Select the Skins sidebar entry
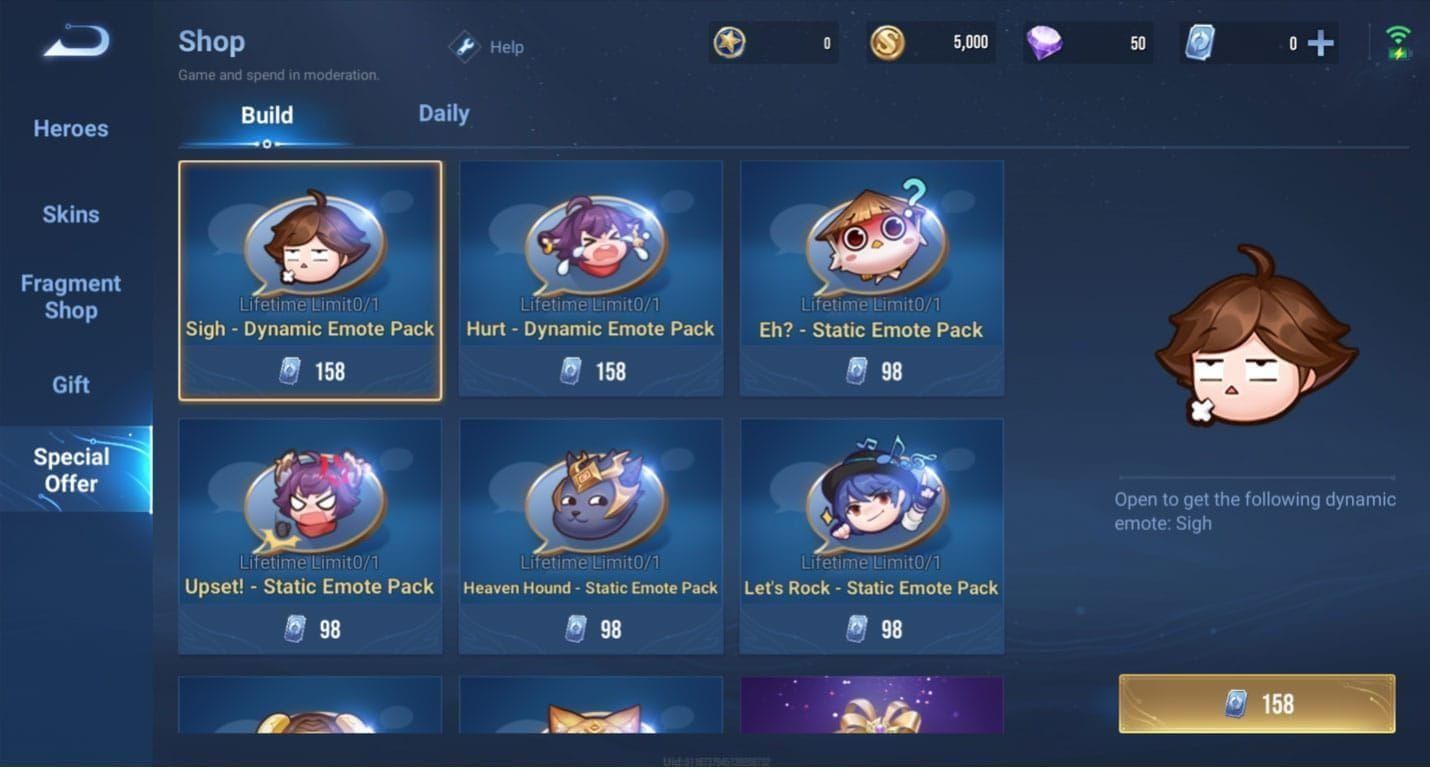This screenshot has height=770, width=1430. coord(70,214)
